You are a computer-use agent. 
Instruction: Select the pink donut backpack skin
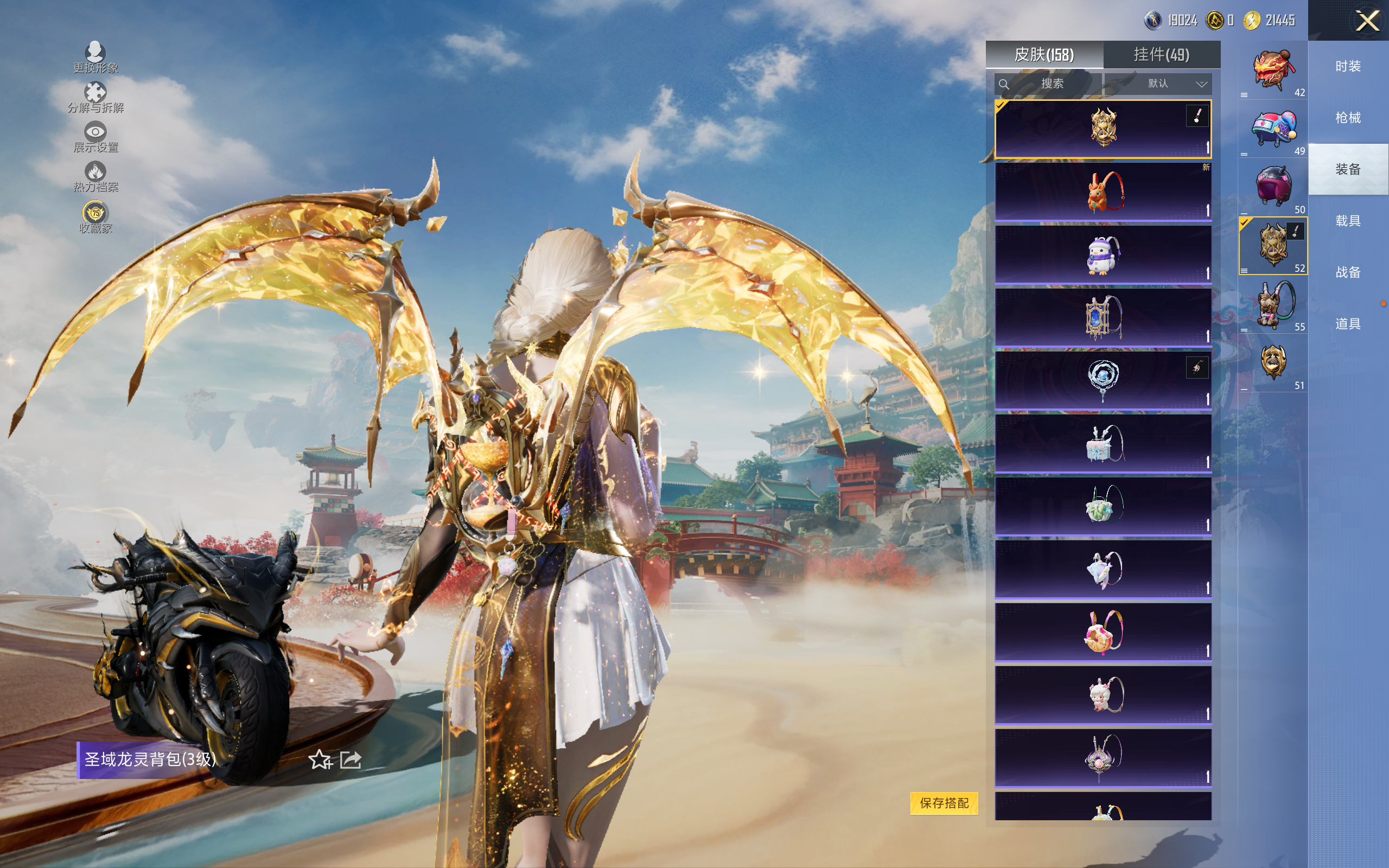[1103, 632]
